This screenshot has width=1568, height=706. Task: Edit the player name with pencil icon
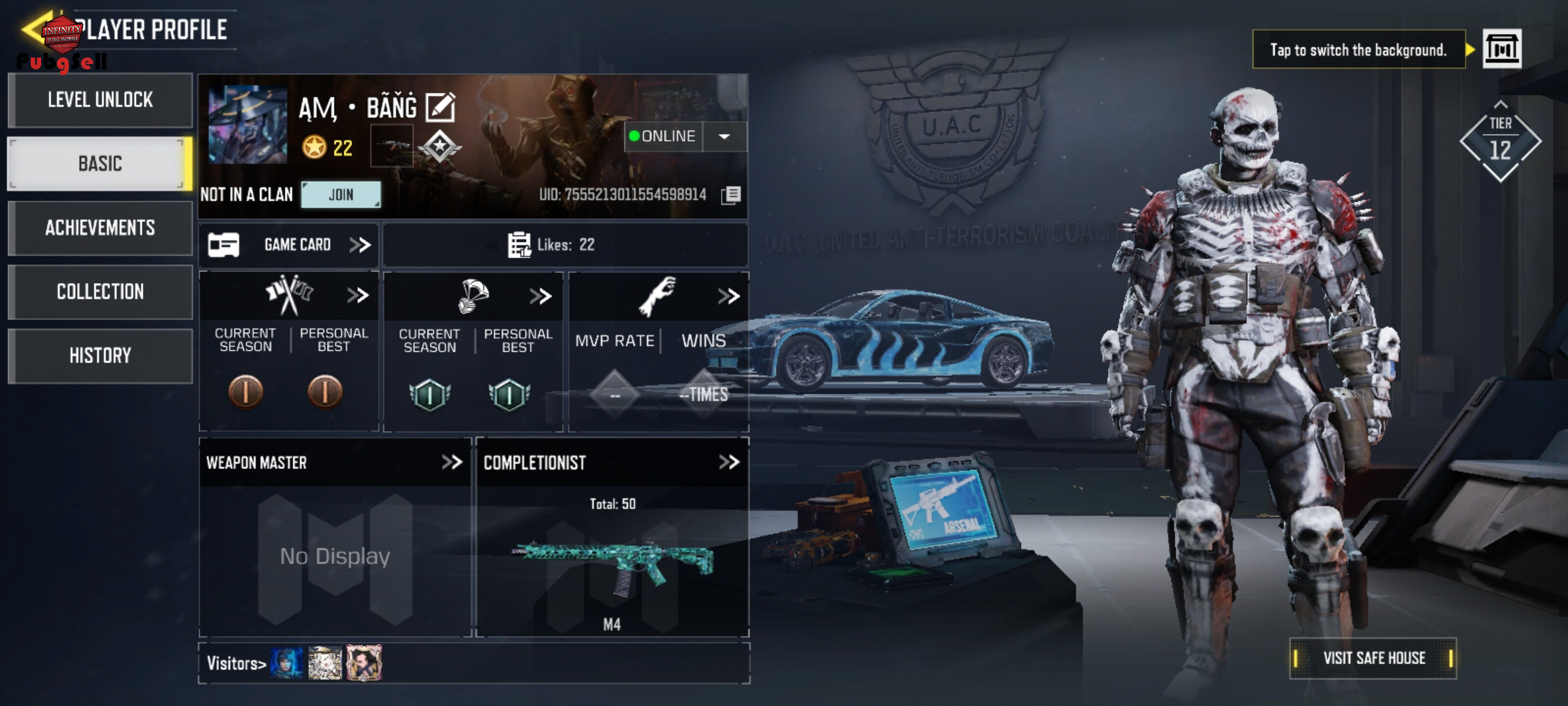(440, 107)
